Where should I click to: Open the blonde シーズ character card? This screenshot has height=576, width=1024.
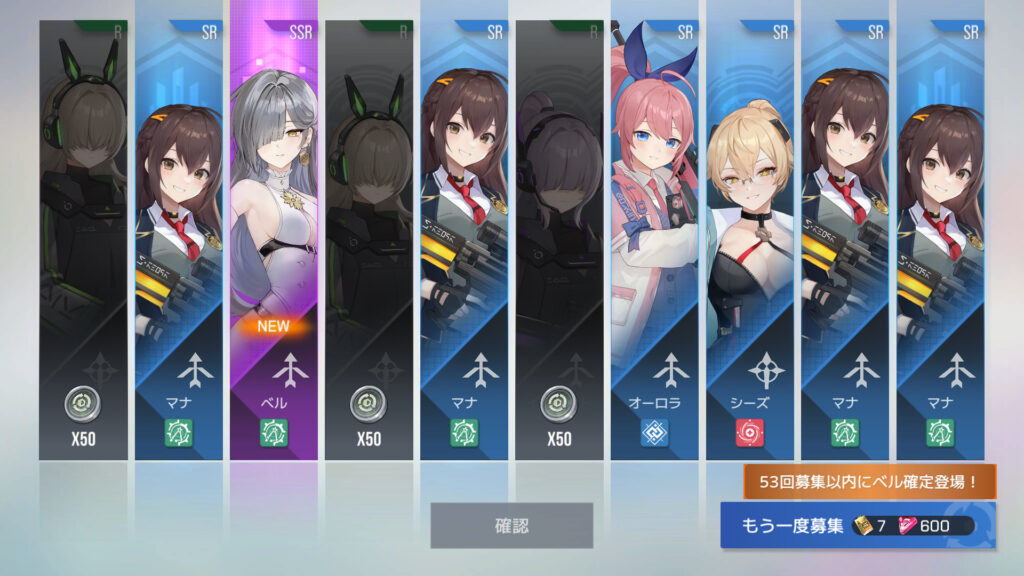tap(750, 240)
